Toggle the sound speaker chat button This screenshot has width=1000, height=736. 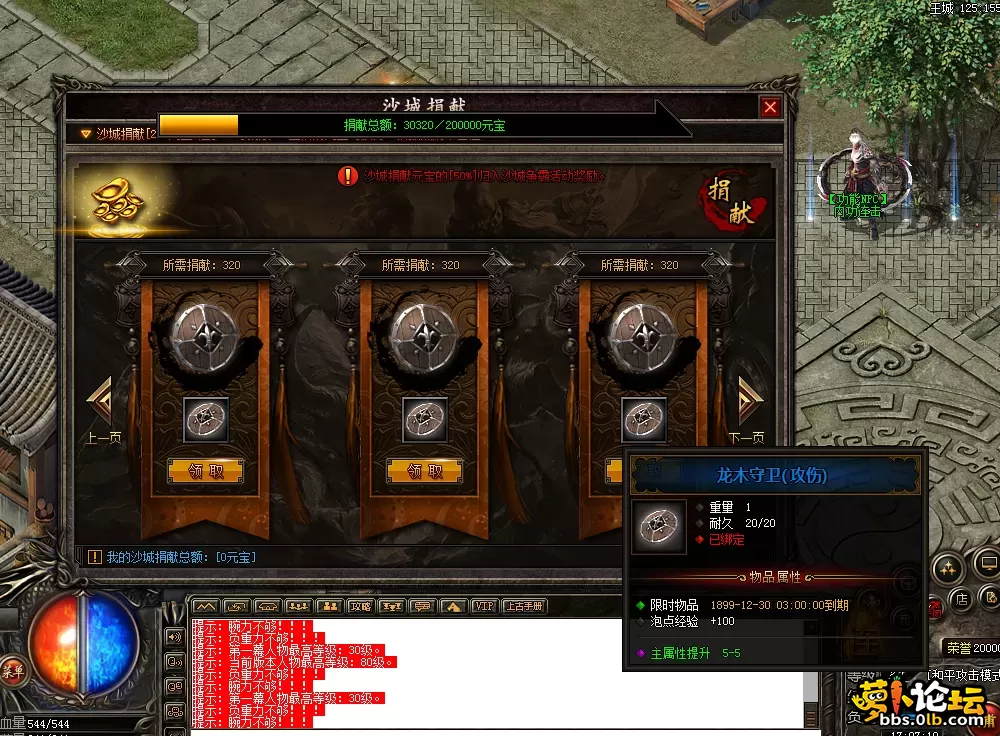click(x=174, y=637)
